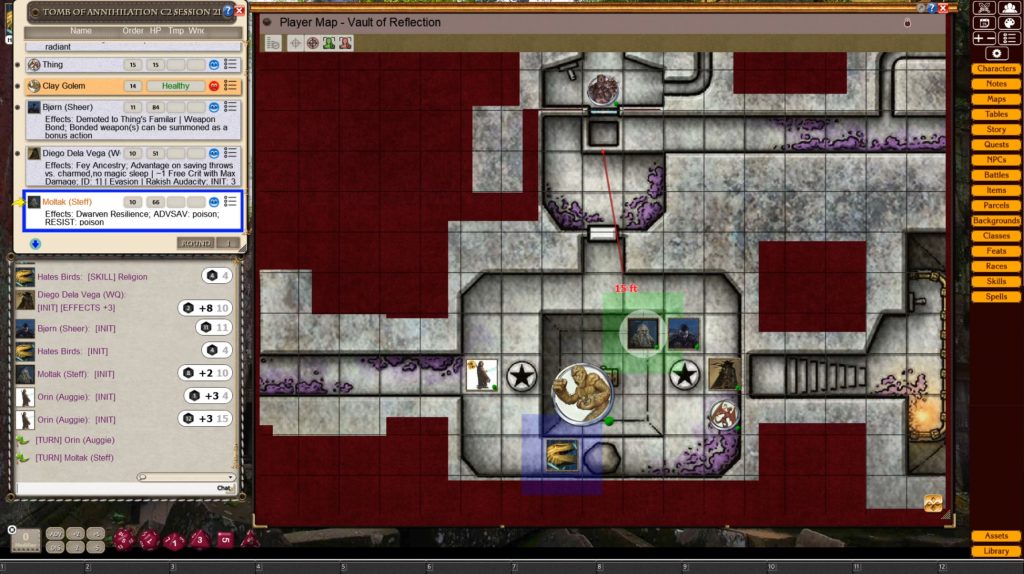Screen dimensions: 1024x574
Task: Open the Notes sidebar entry
Action: [x=996, y=84]
